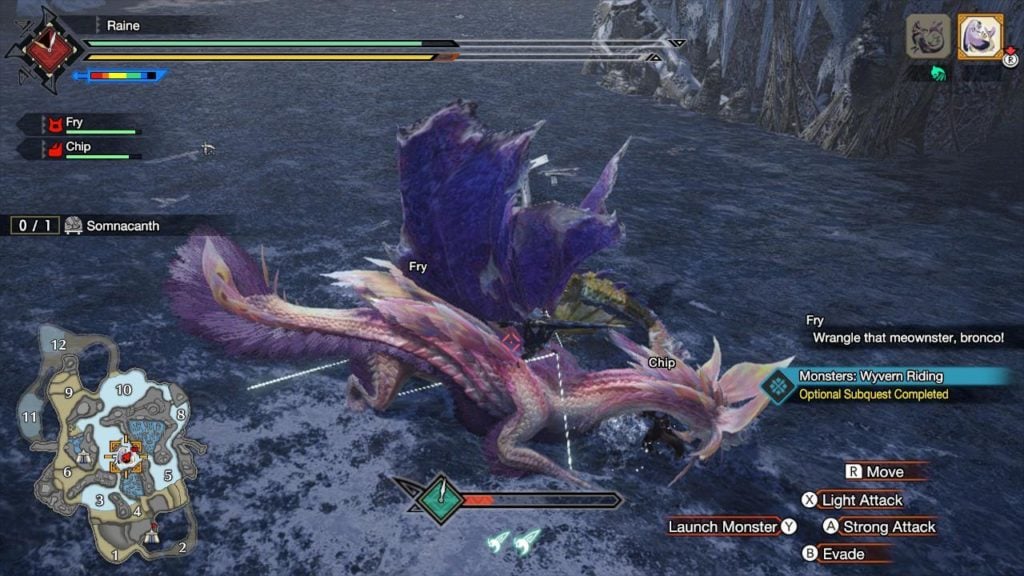Click the green Wyvern Riding gauge emblem
1024x576 pixels.
[x=440, y=499]
